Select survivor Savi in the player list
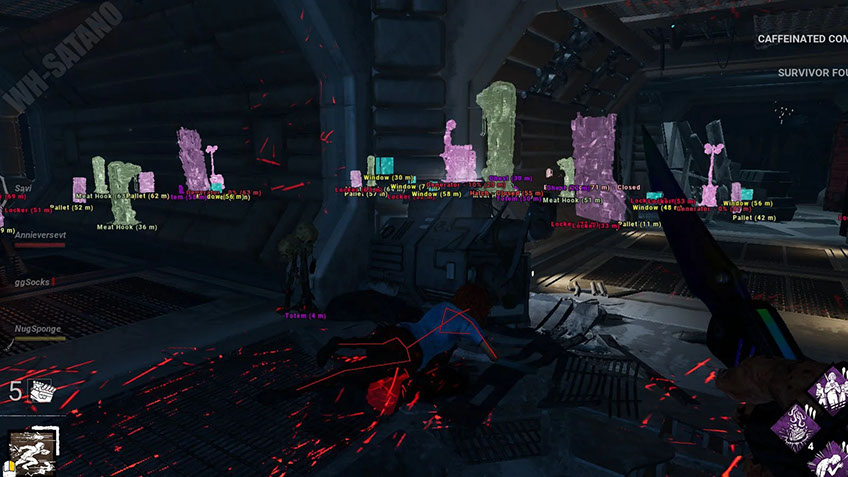The image size is (848, 477). (x=24, y=188)
